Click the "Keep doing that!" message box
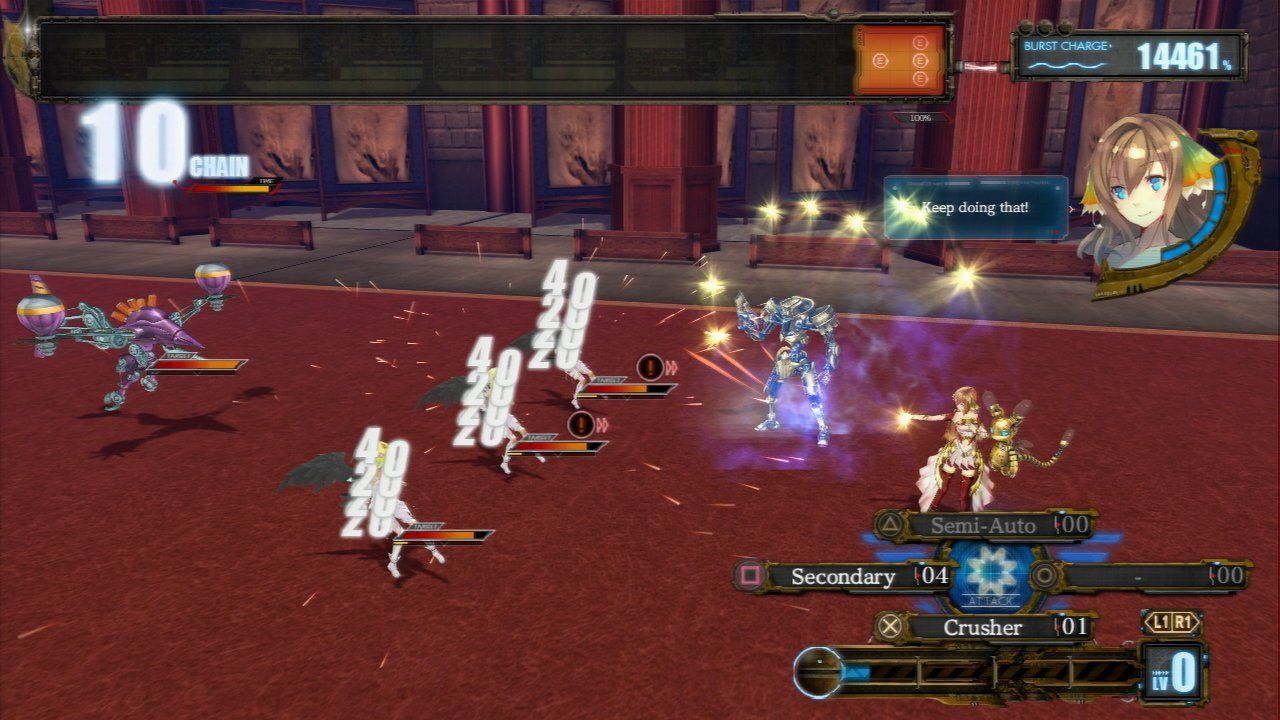Image resolution: width=1280 pixels, height=720 pixels. point(975,207)
